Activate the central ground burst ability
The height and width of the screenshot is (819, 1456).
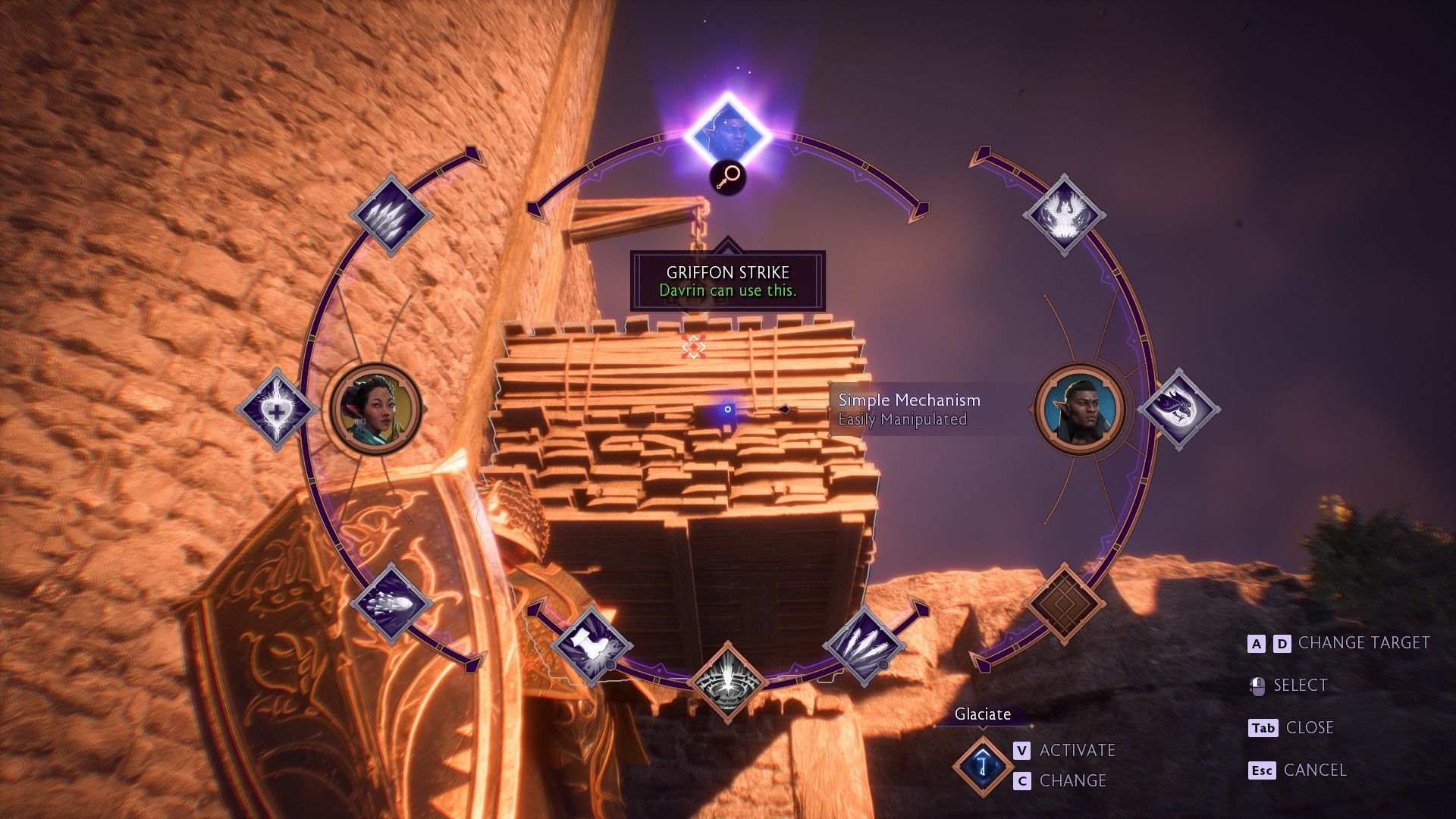728,681
